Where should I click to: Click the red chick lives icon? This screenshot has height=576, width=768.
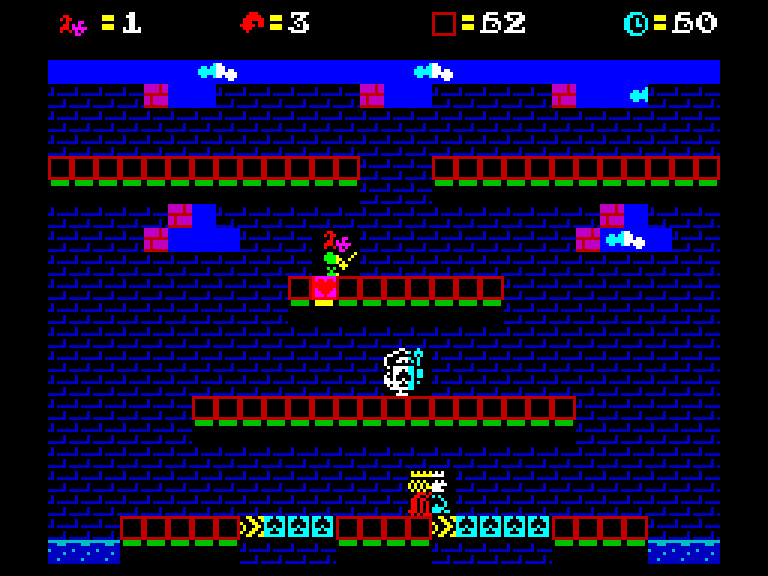251,23
